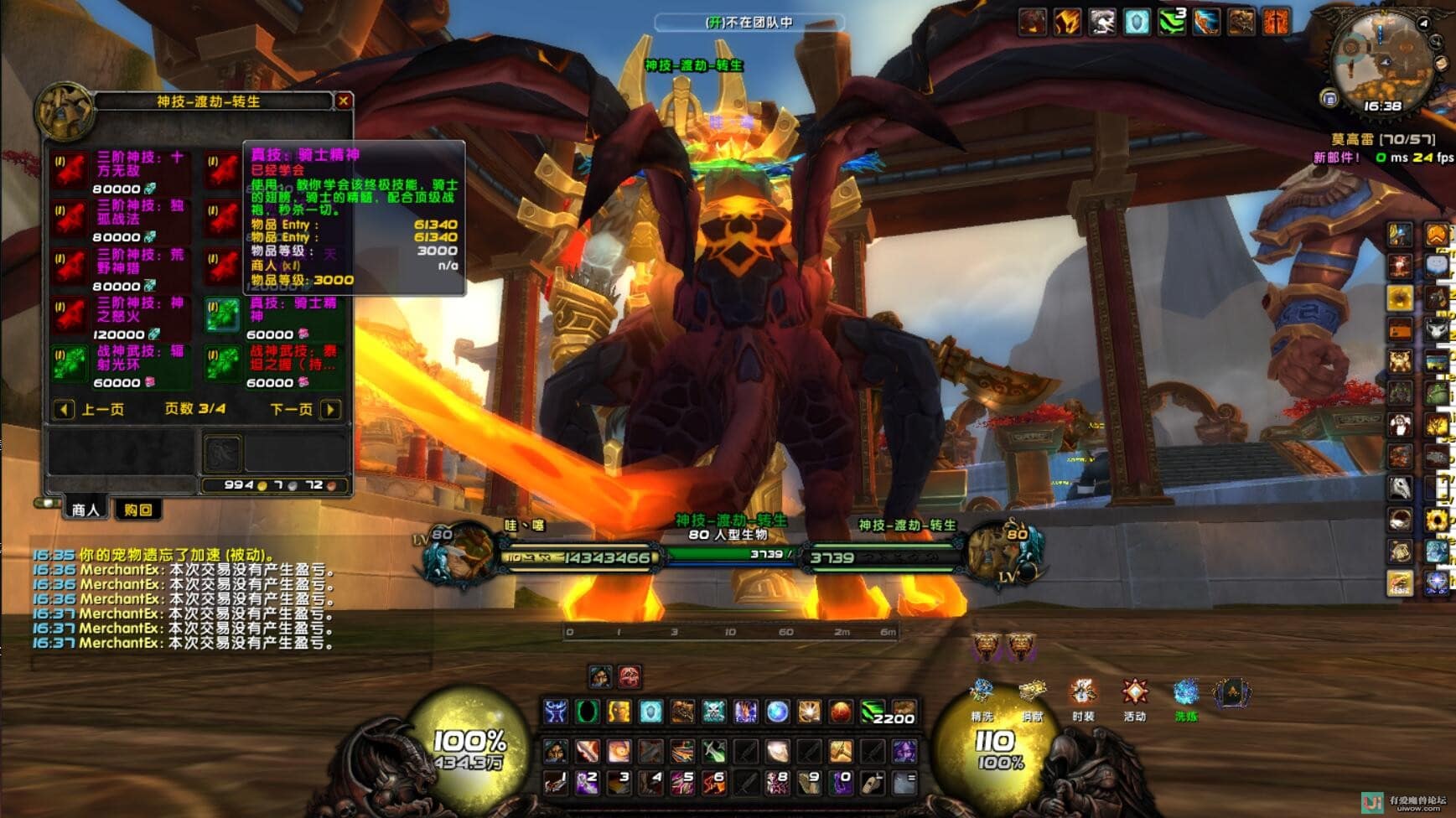Go back to the previous page (上一页)

[x=64, y=409]
